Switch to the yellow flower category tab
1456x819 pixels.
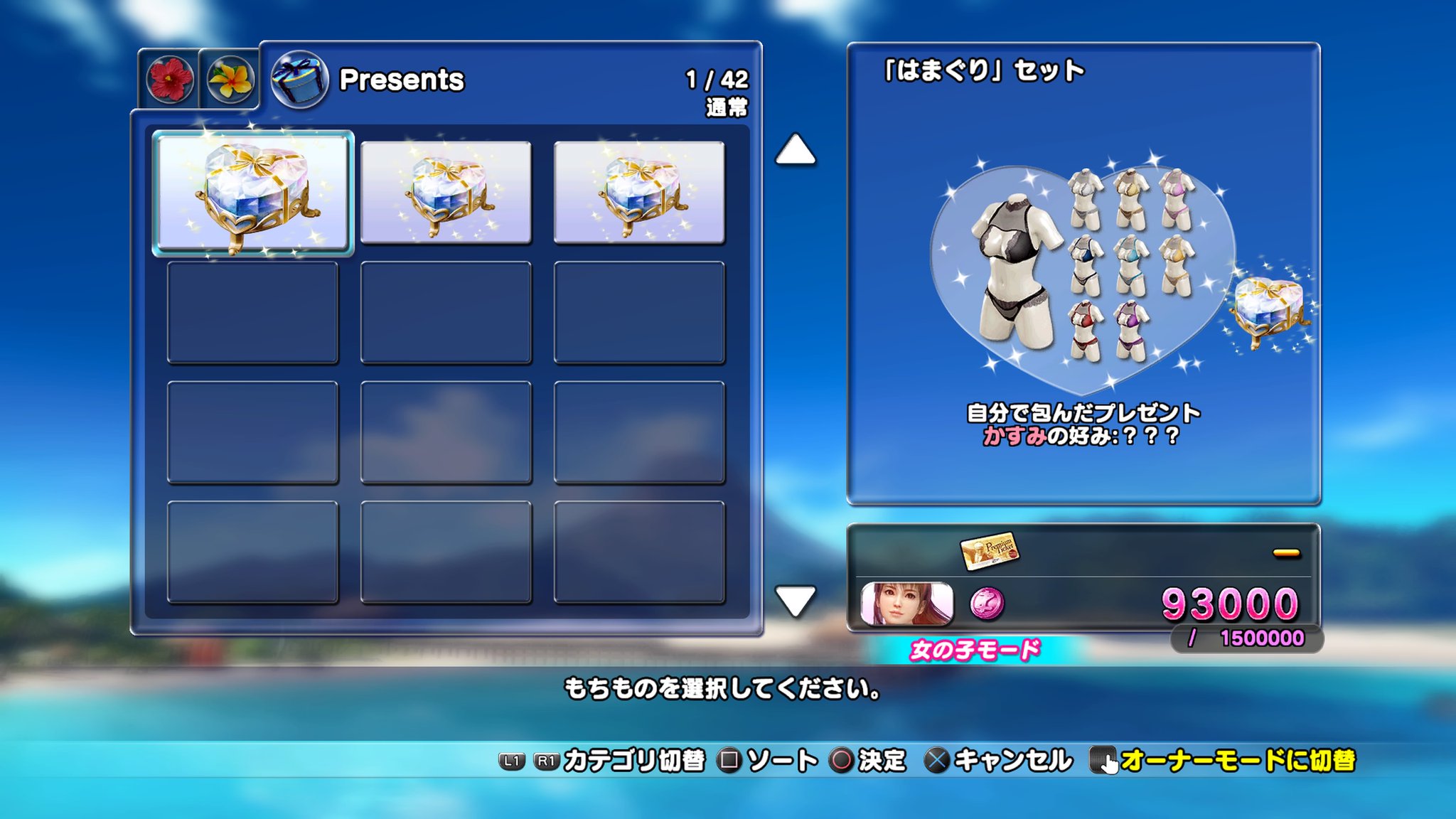click(229, 80)
